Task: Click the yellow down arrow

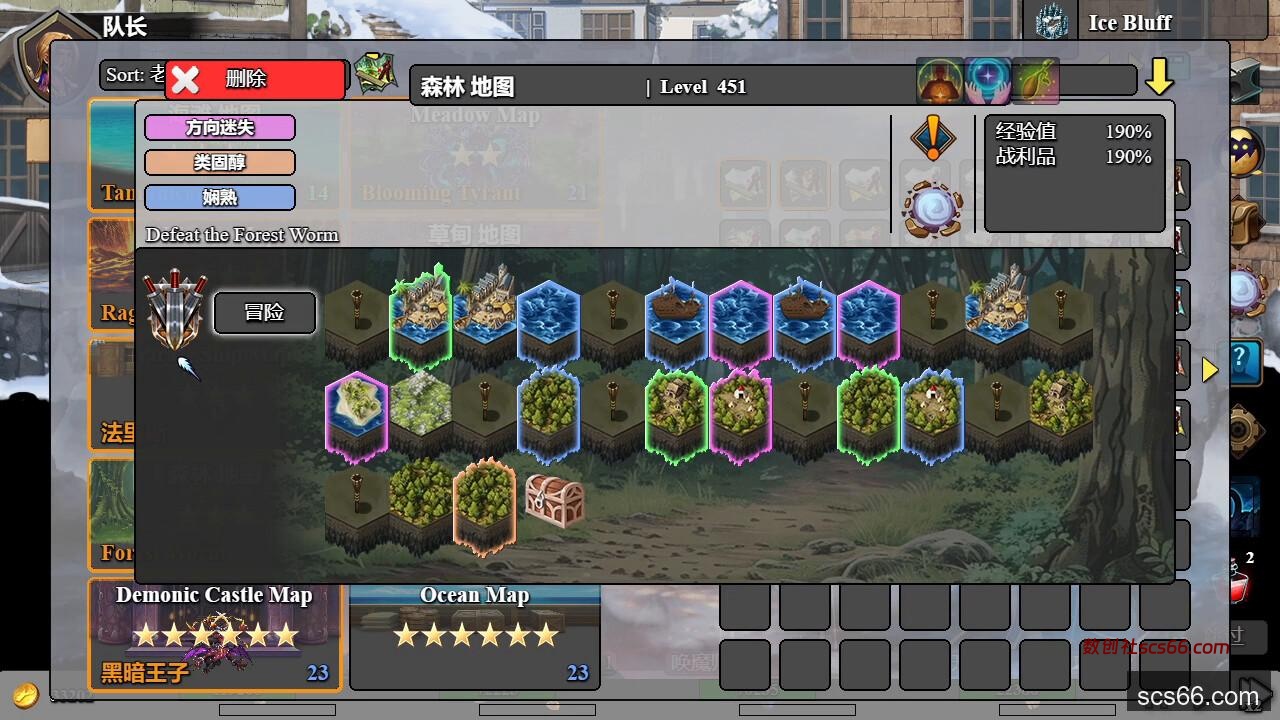Action: click(x=1159, y=77)
